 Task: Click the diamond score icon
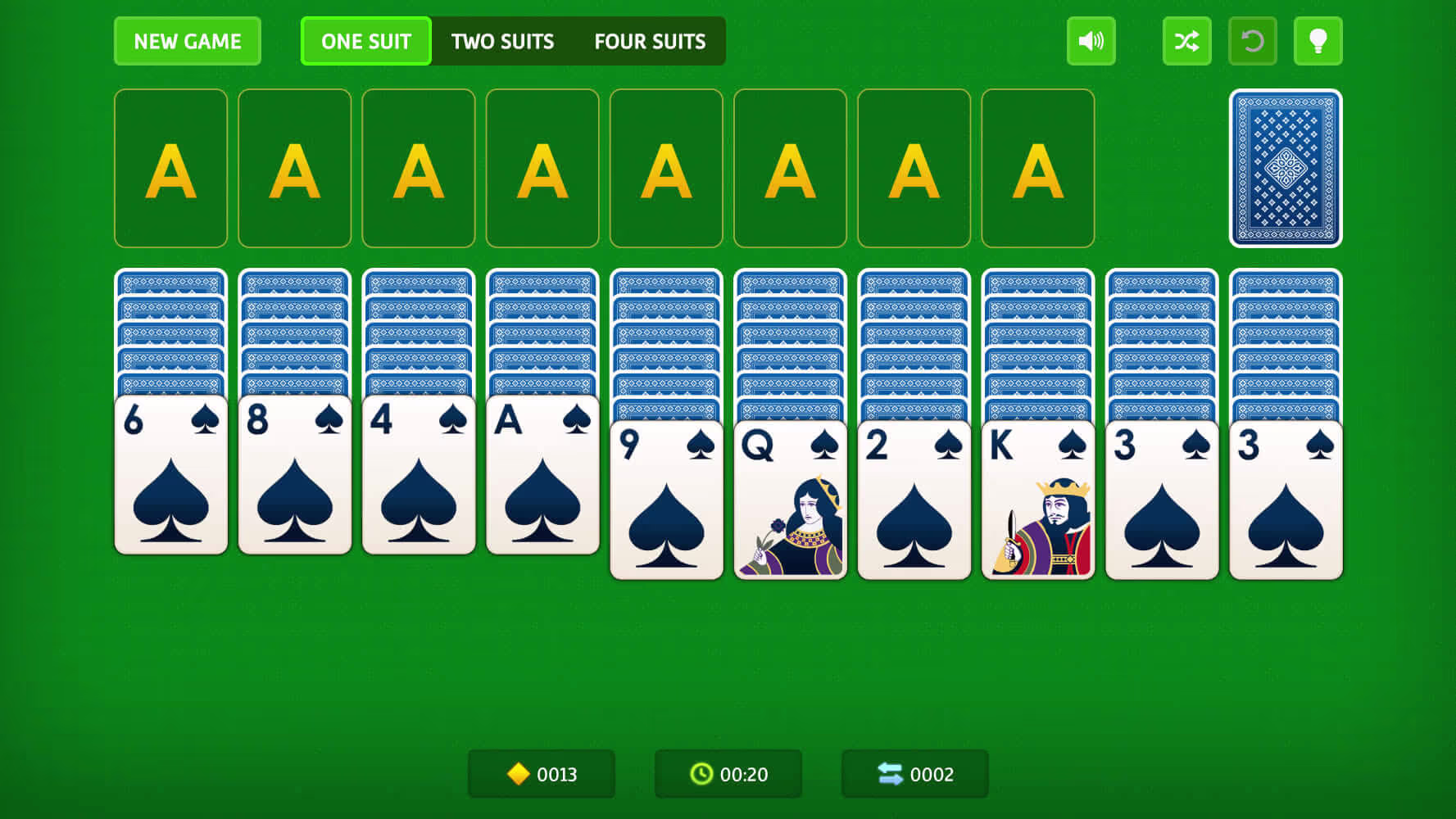pyautogui.click(x=519, y=773)
